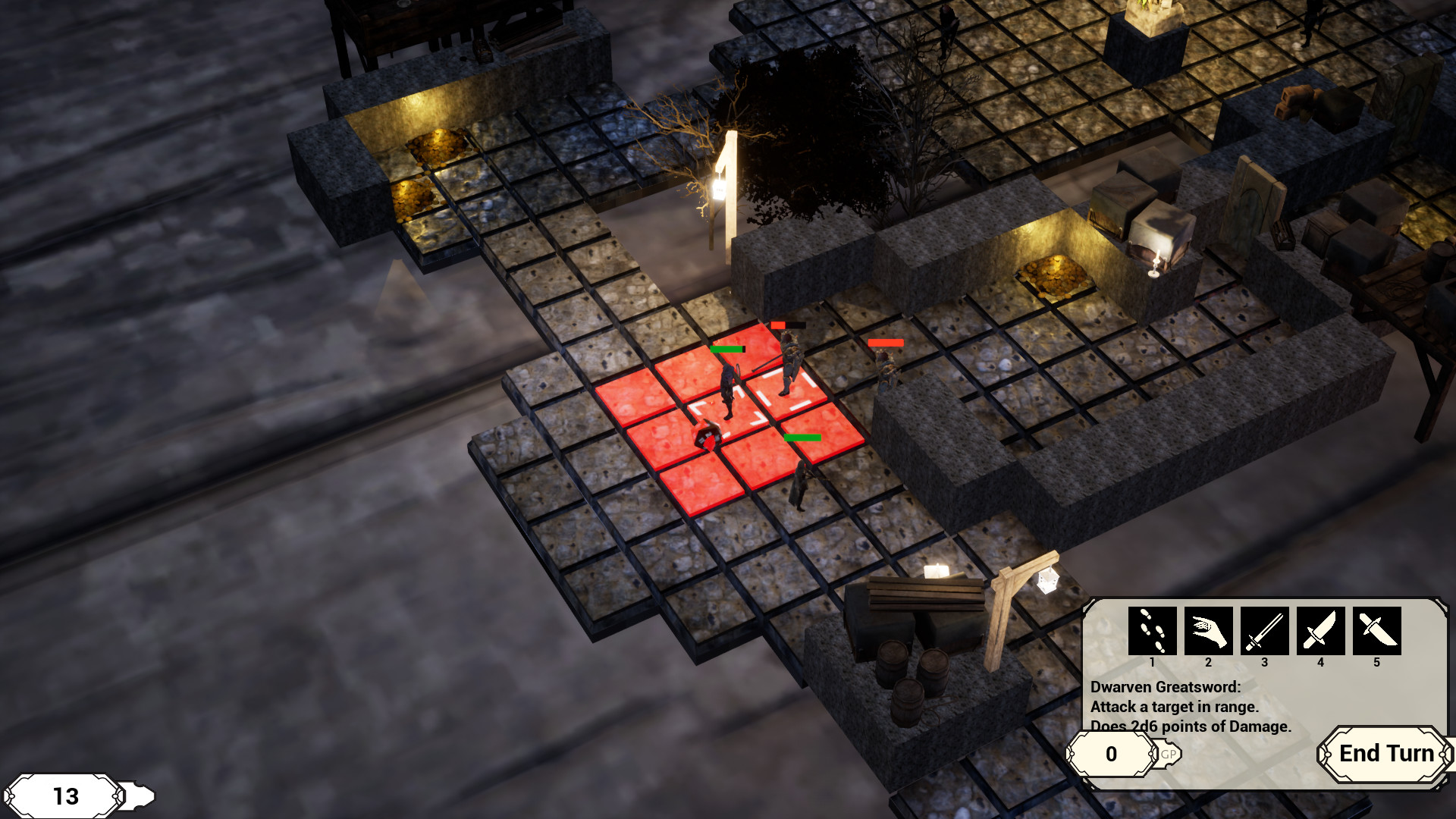Click the GP currency label tab
The height and width of the screenshot is (819, 1456).
(x=1168, y=755)
